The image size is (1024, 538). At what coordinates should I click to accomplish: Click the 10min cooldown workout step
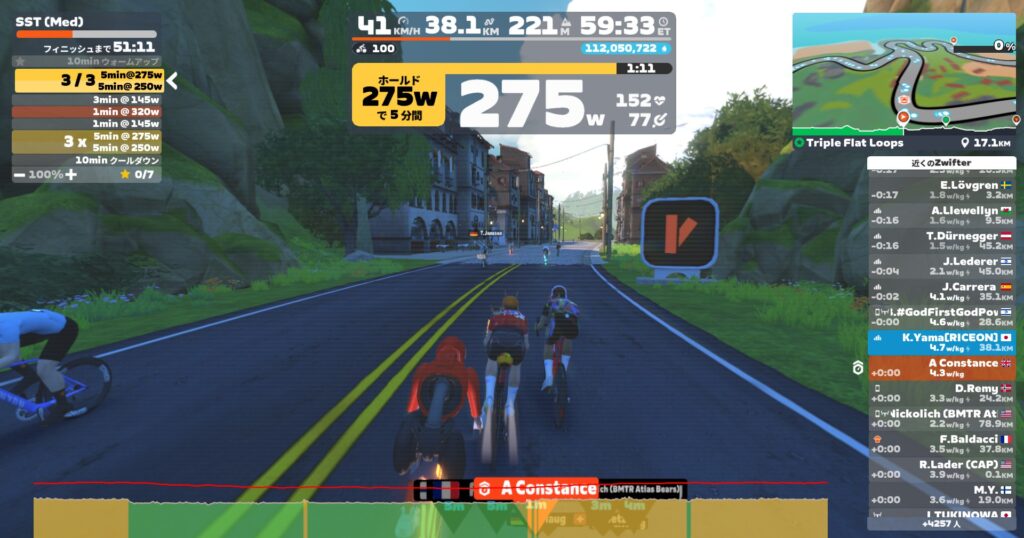click(x=88, y=160)
